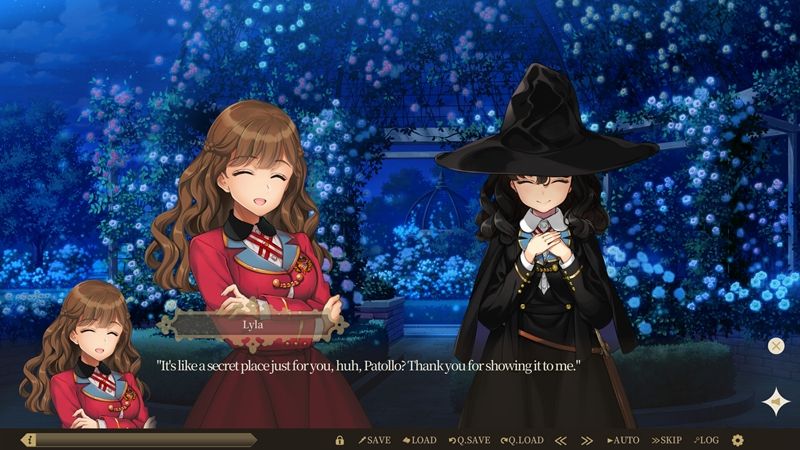Jump back with the double left arrows
This screenshot has width=800, height=450.
tap(561, 440)
